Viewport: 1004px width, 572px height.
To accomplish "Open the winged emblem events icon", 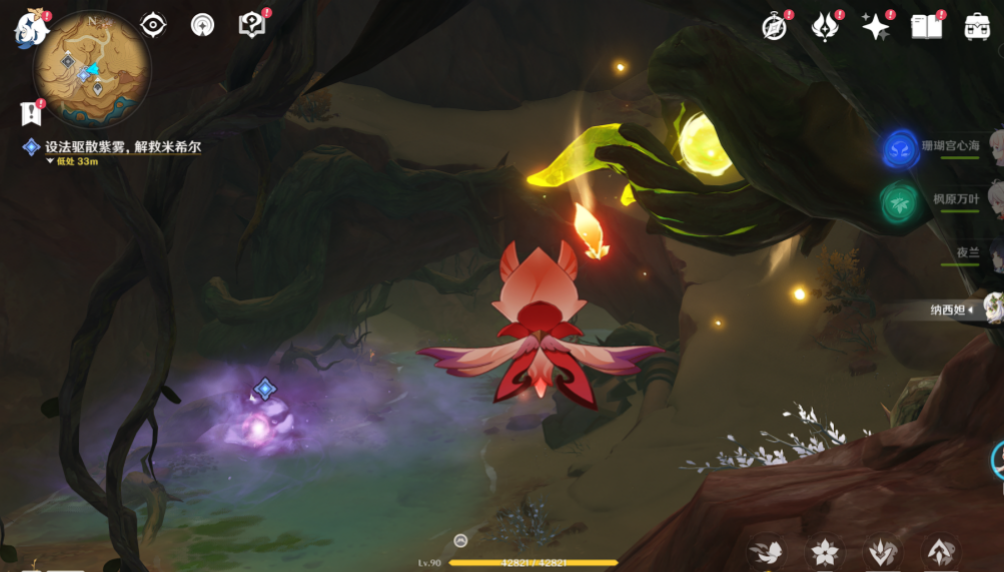I will click(825, 27).
